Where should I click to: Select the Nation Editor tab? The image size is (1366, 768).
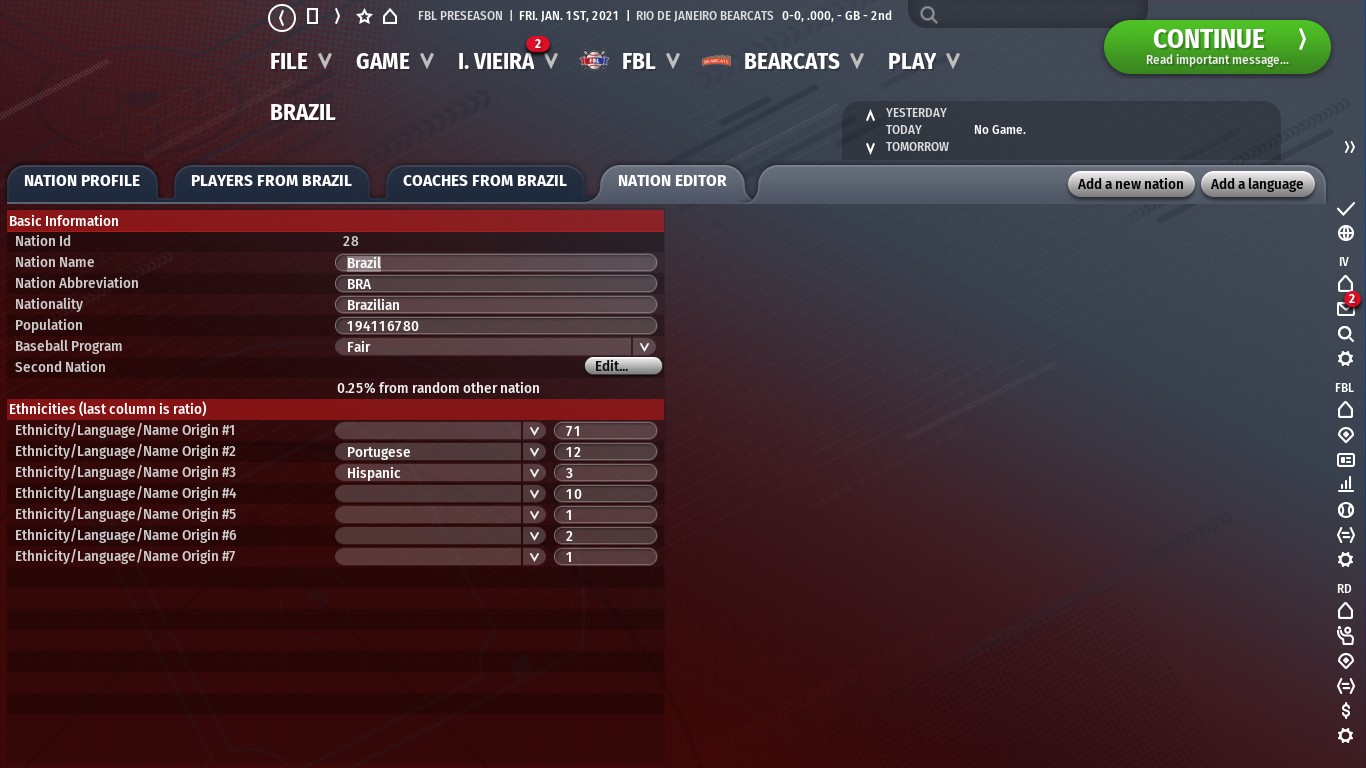click(672, 181)
